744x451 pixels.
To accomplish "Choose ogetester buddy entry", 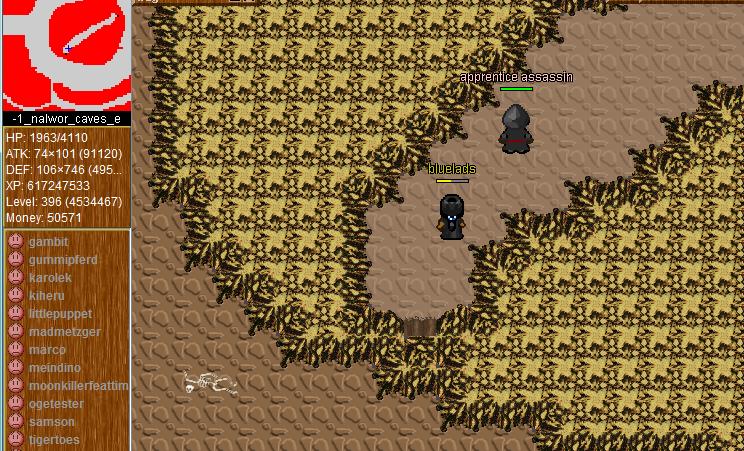I will click(x=56, y=404).
